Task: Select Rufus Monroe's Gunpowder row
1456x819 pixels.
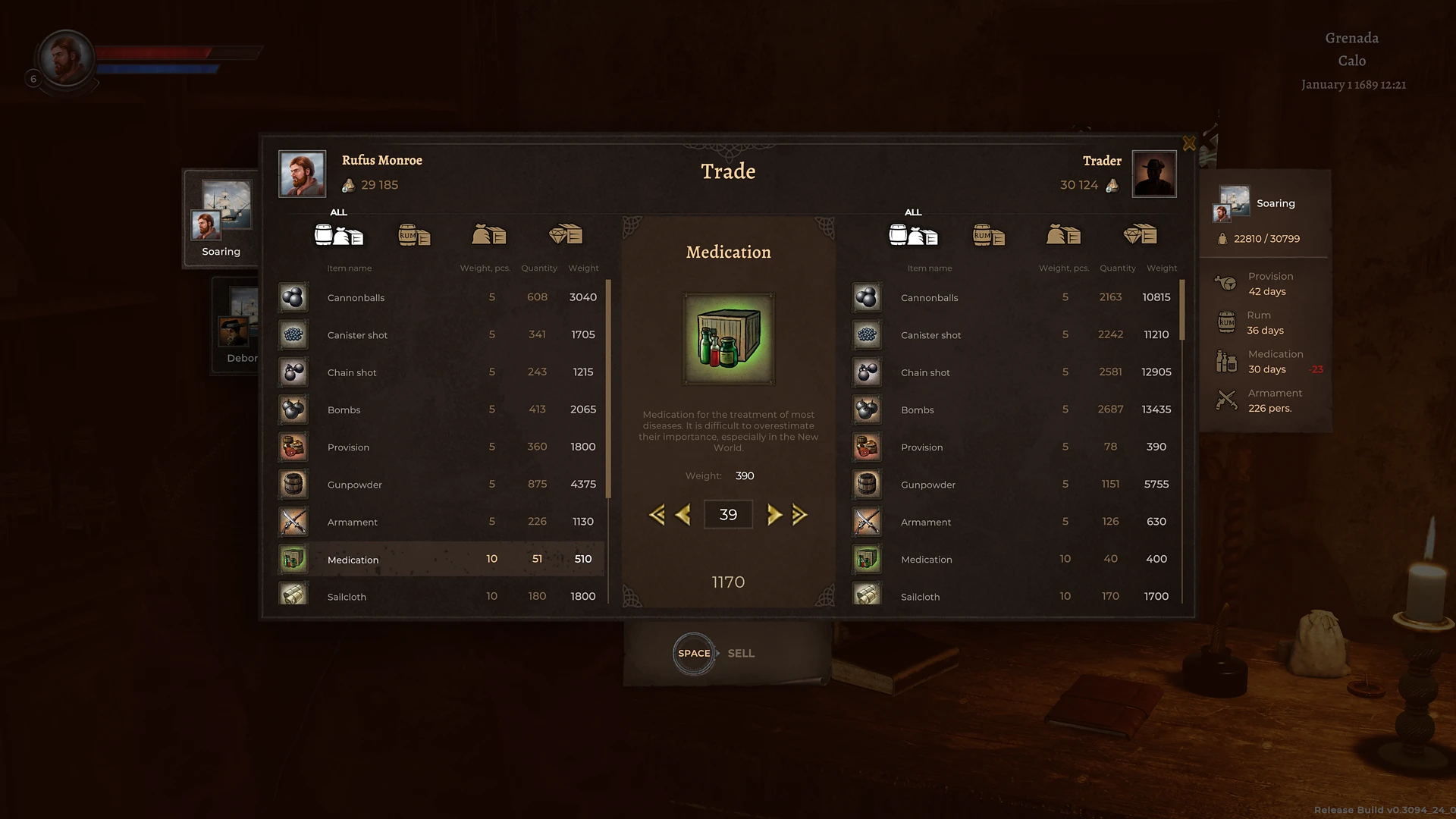Action: [440, 485]
